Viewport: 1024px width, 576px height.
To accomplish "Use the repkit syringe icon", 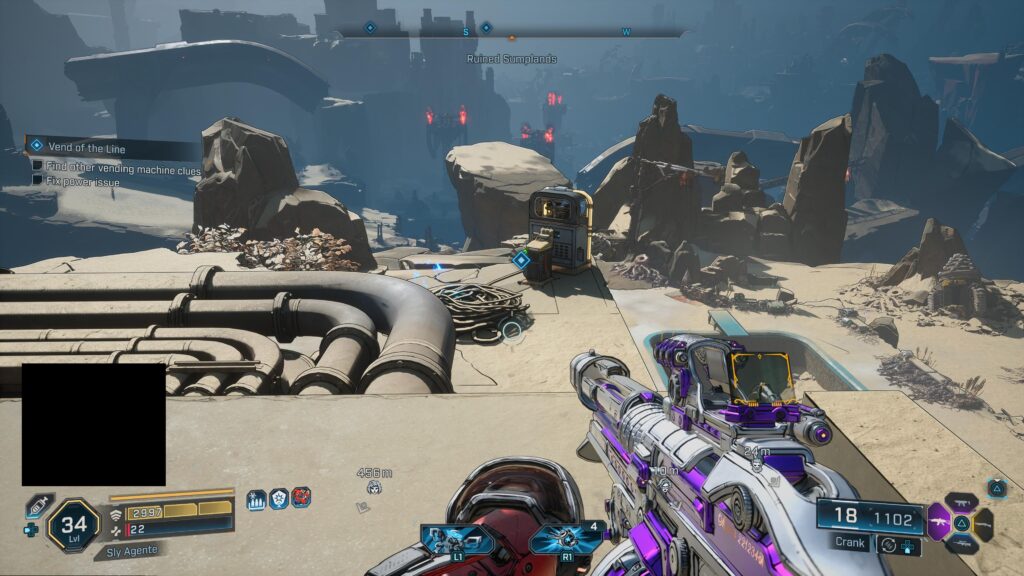I will coord(37,507).
